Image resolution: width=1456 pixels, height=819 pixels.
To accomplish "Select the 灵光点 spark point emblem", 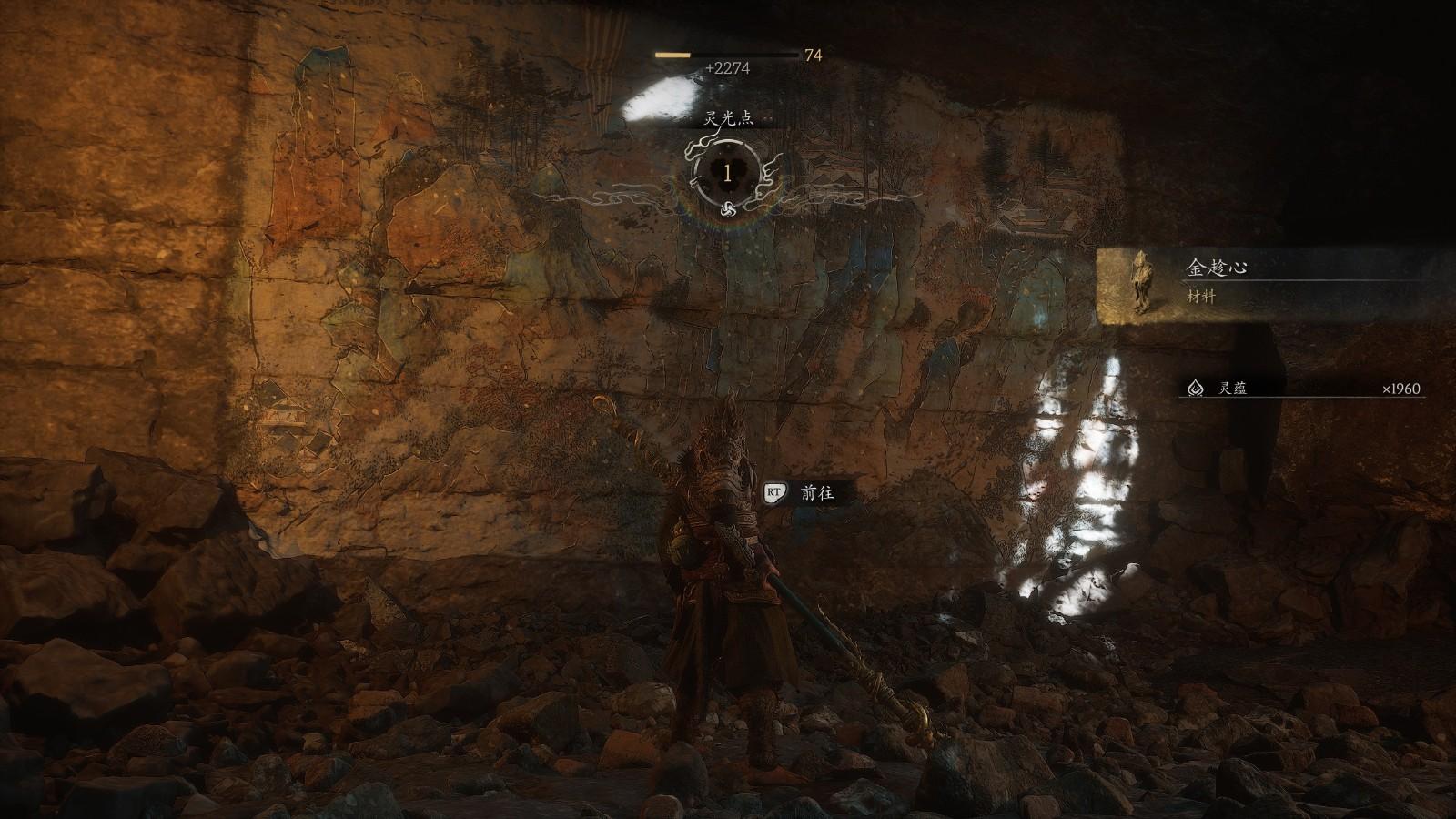I will (727, 173).
